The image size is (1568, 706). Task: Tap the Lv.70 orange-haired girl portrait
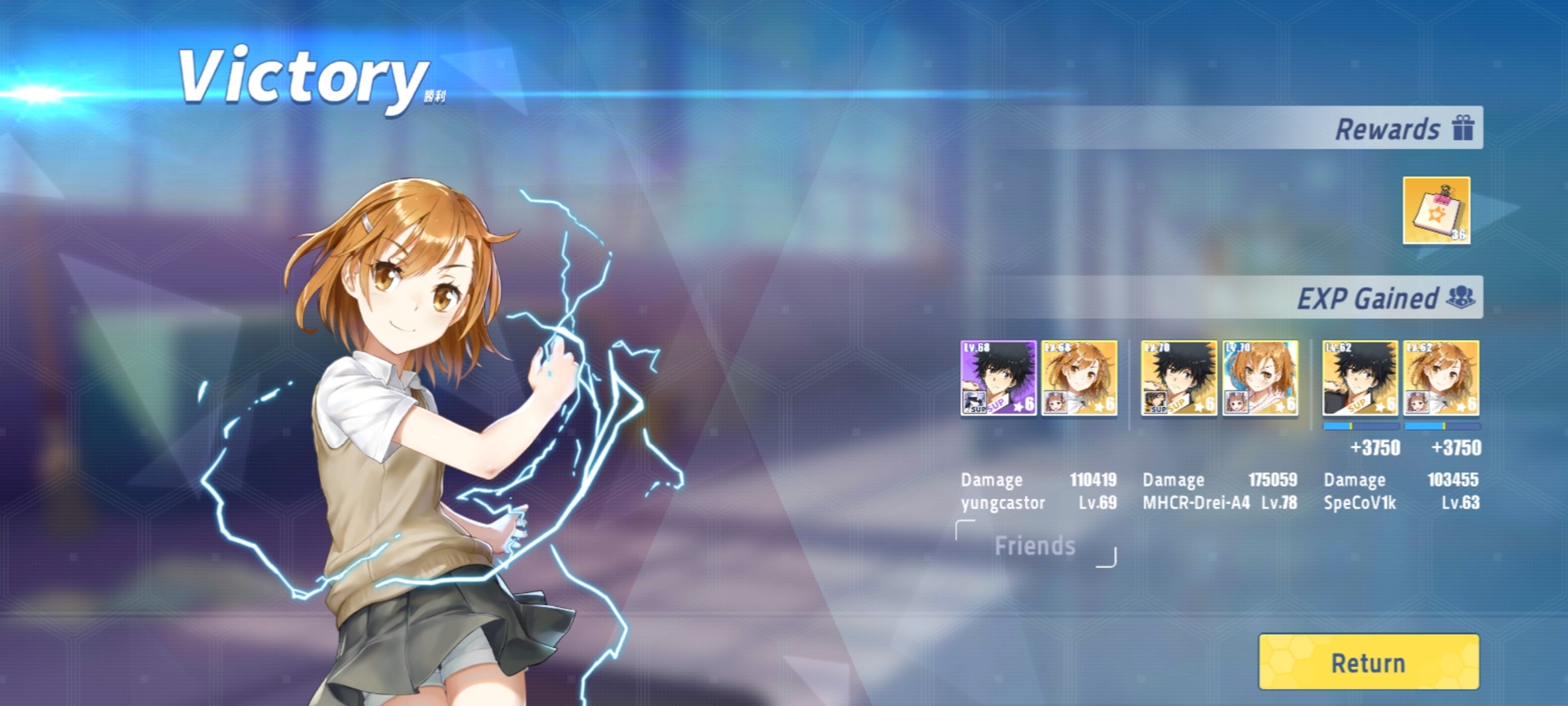point(1259,378)
